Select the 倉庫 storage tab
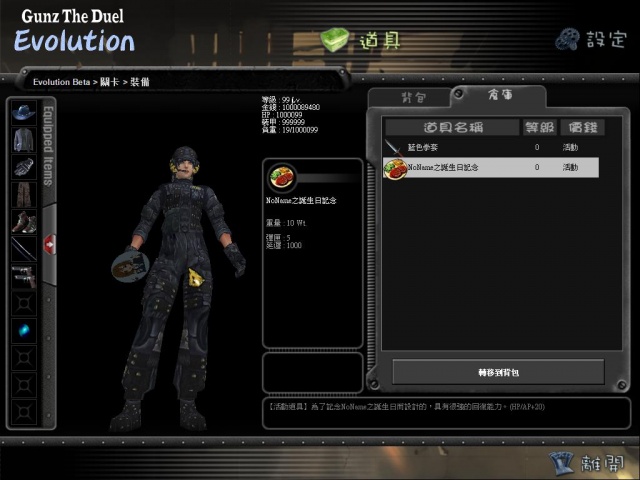Viewport: 640px width, 480px height. click(500, 97)
